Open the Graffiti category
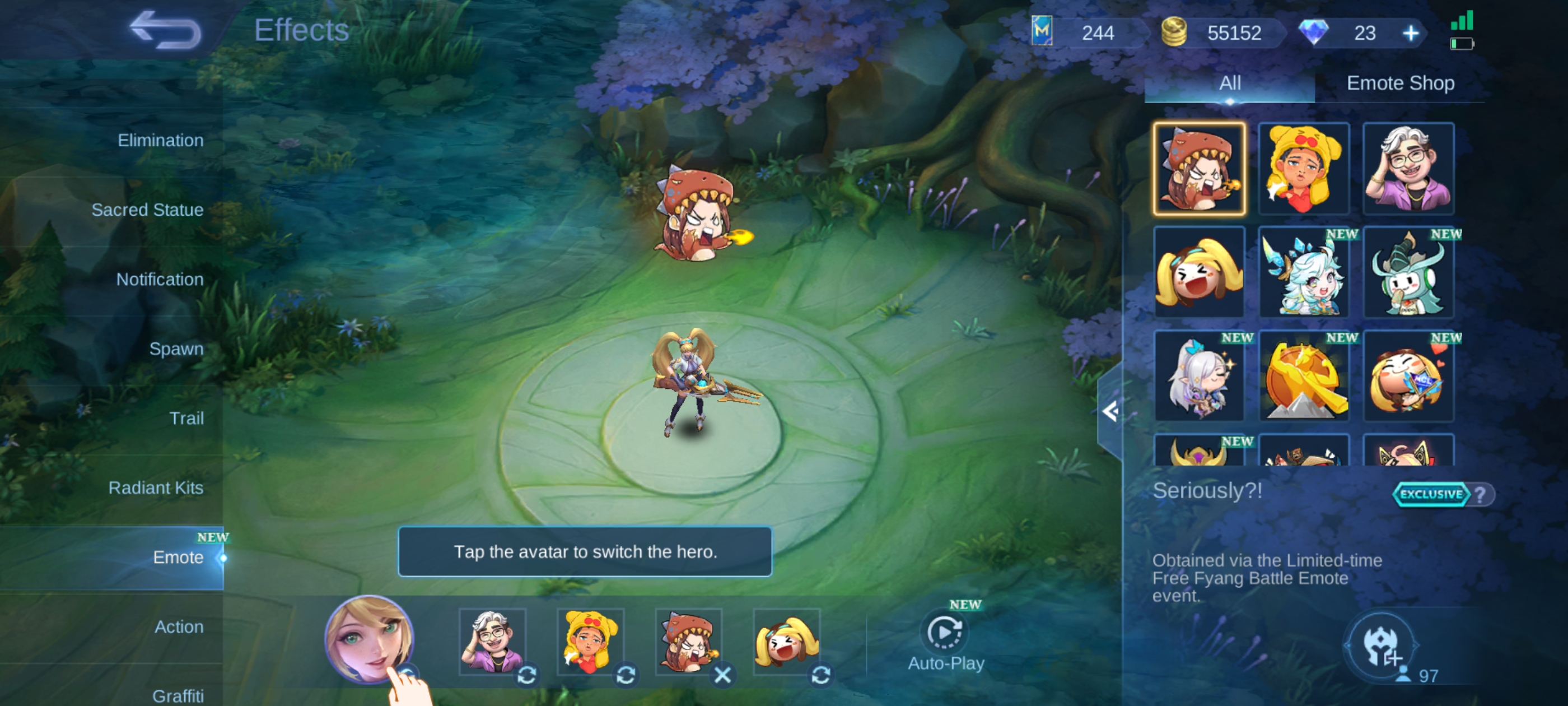This screenshot has height=706, width=1568. coord(178,695)
